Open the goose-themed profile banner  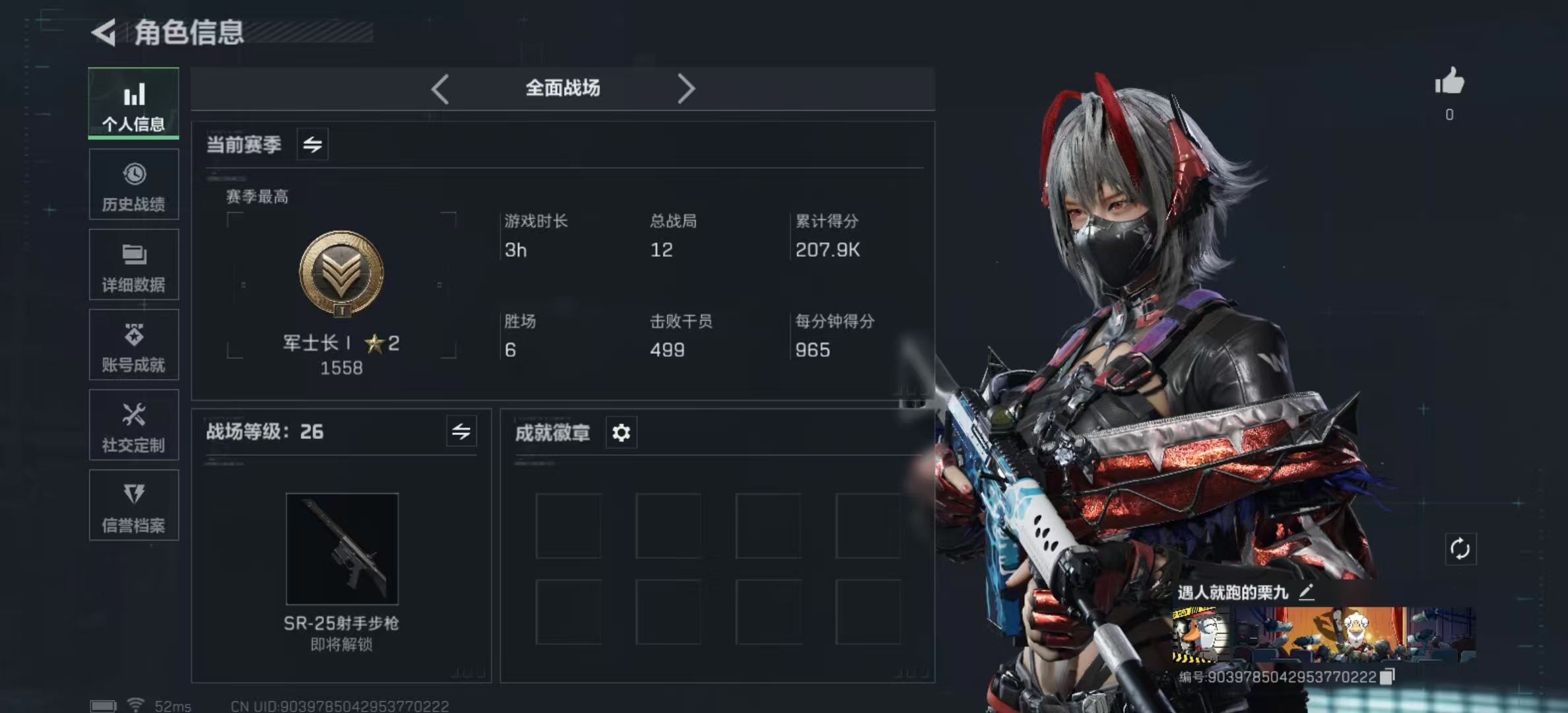1323,634
